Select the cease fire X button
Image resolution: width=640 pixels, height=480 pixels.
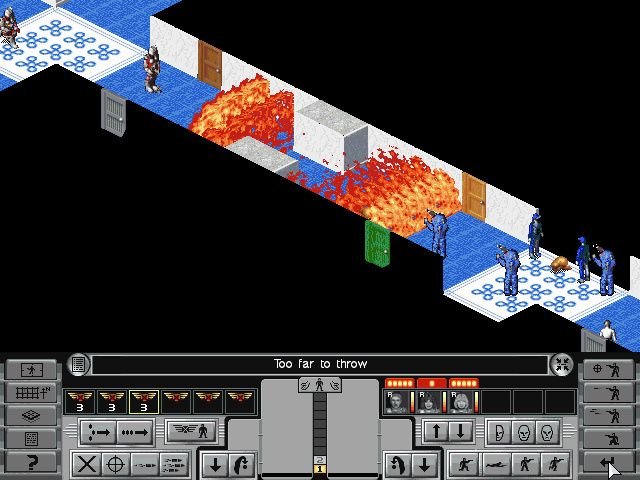(x=87, y=464)
